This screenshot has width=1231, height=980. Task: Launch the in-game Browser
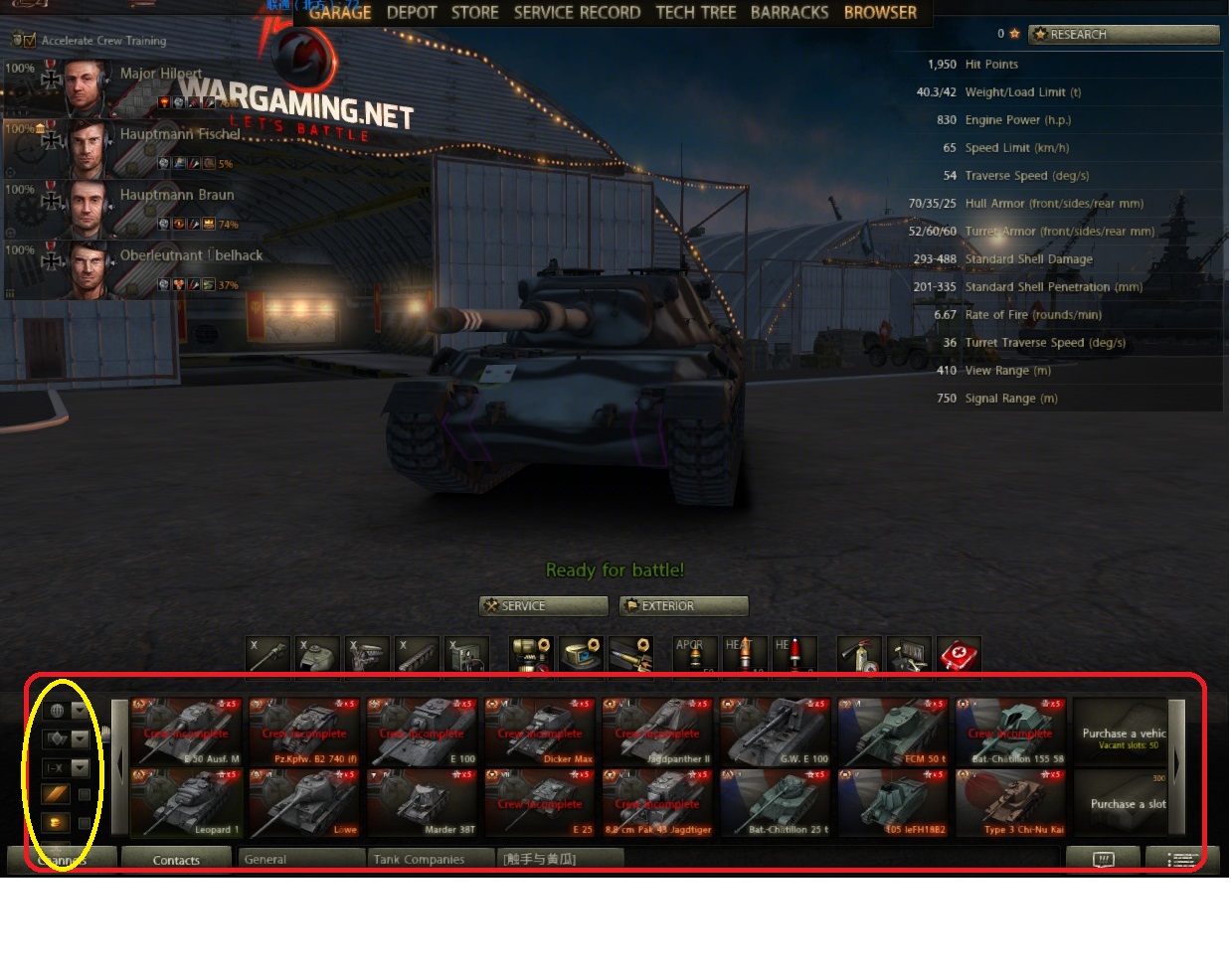(x=880, y=13)
